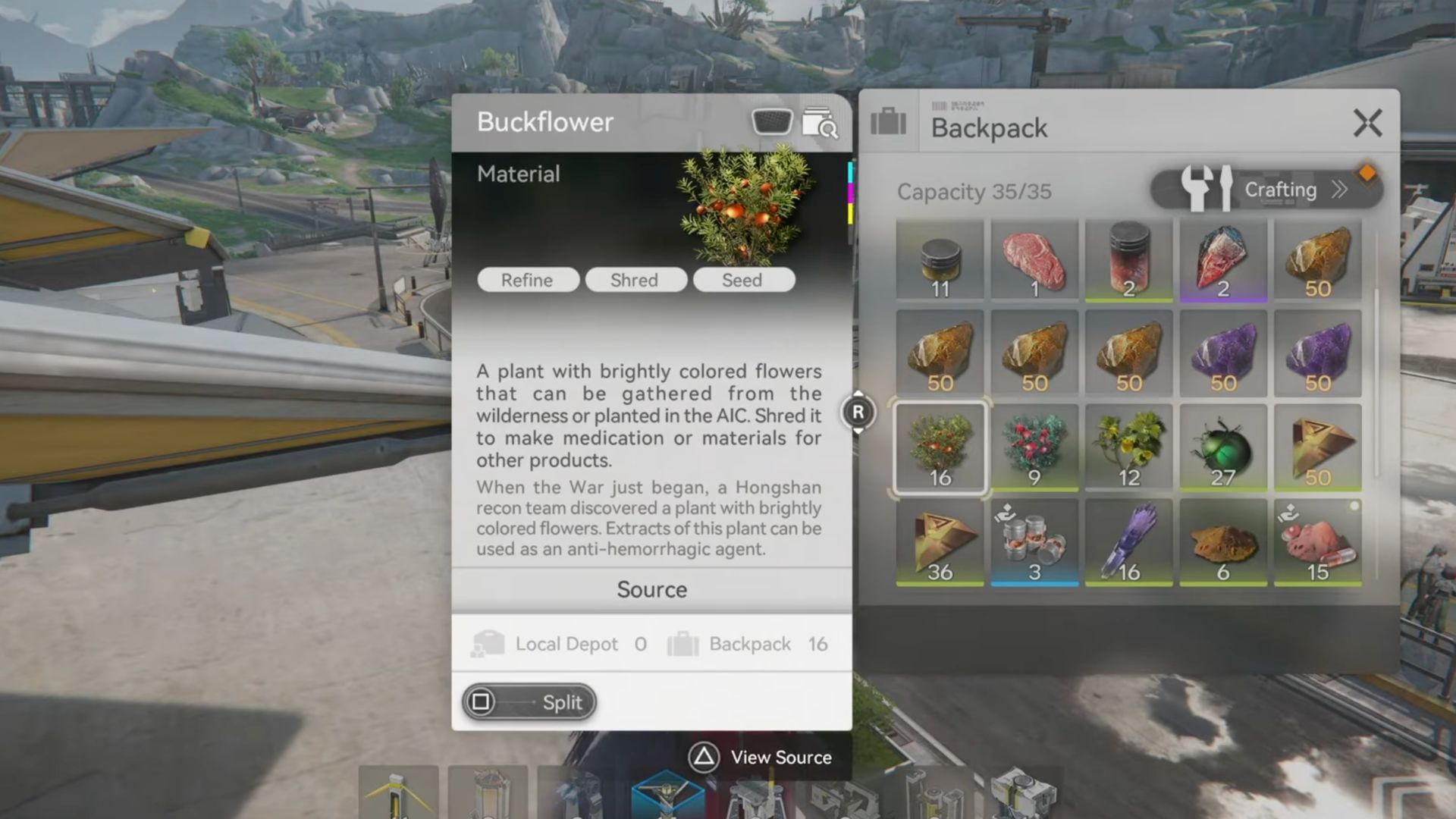Toggle the Shred tag filter
The height and width of the screenshot is (819, 1456).
click(636, 280)
